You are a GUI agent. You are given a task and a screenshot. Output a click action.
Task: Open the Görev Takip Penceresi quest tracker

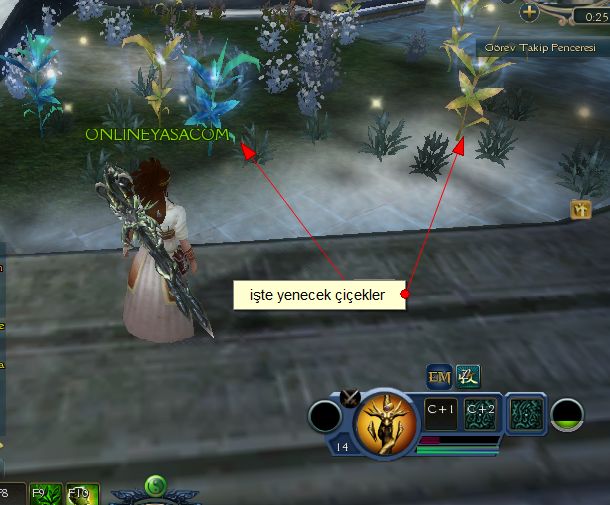(540, 47)
